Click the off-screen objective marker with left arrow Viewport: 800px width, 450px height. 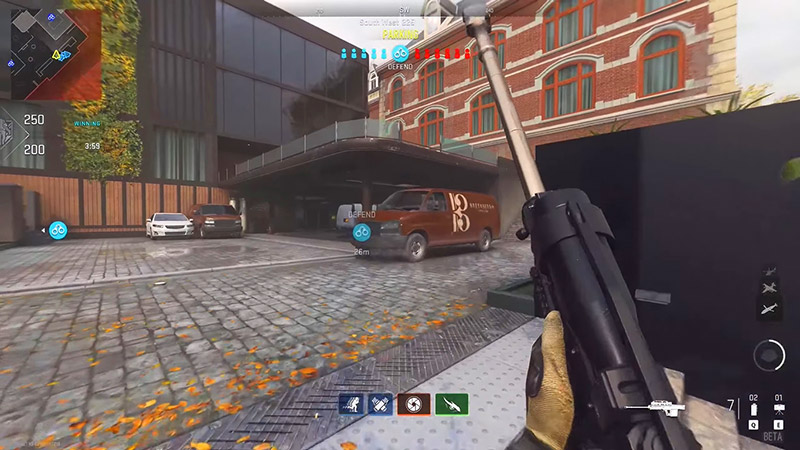click(x=58, y=230)
